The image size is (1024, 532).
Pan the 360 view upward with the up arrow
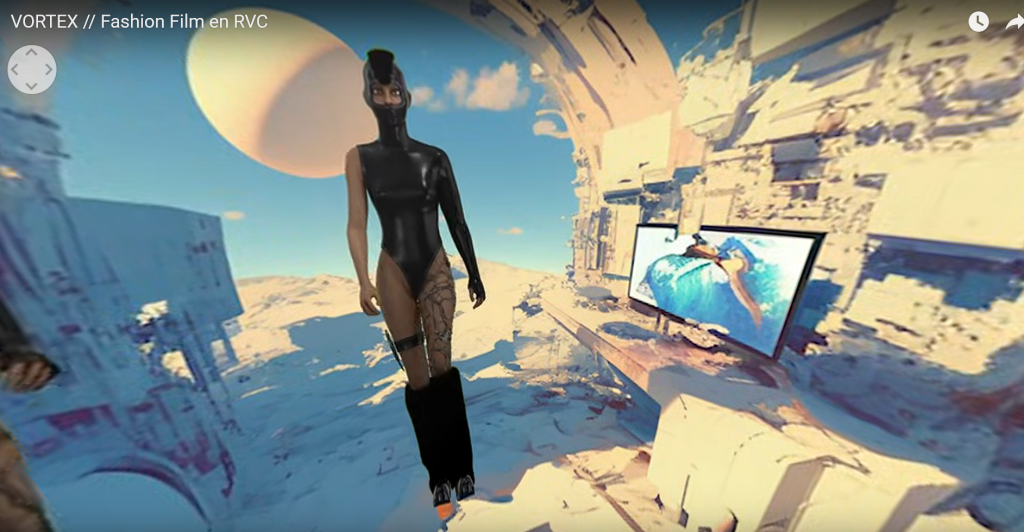tap(32, 53)
